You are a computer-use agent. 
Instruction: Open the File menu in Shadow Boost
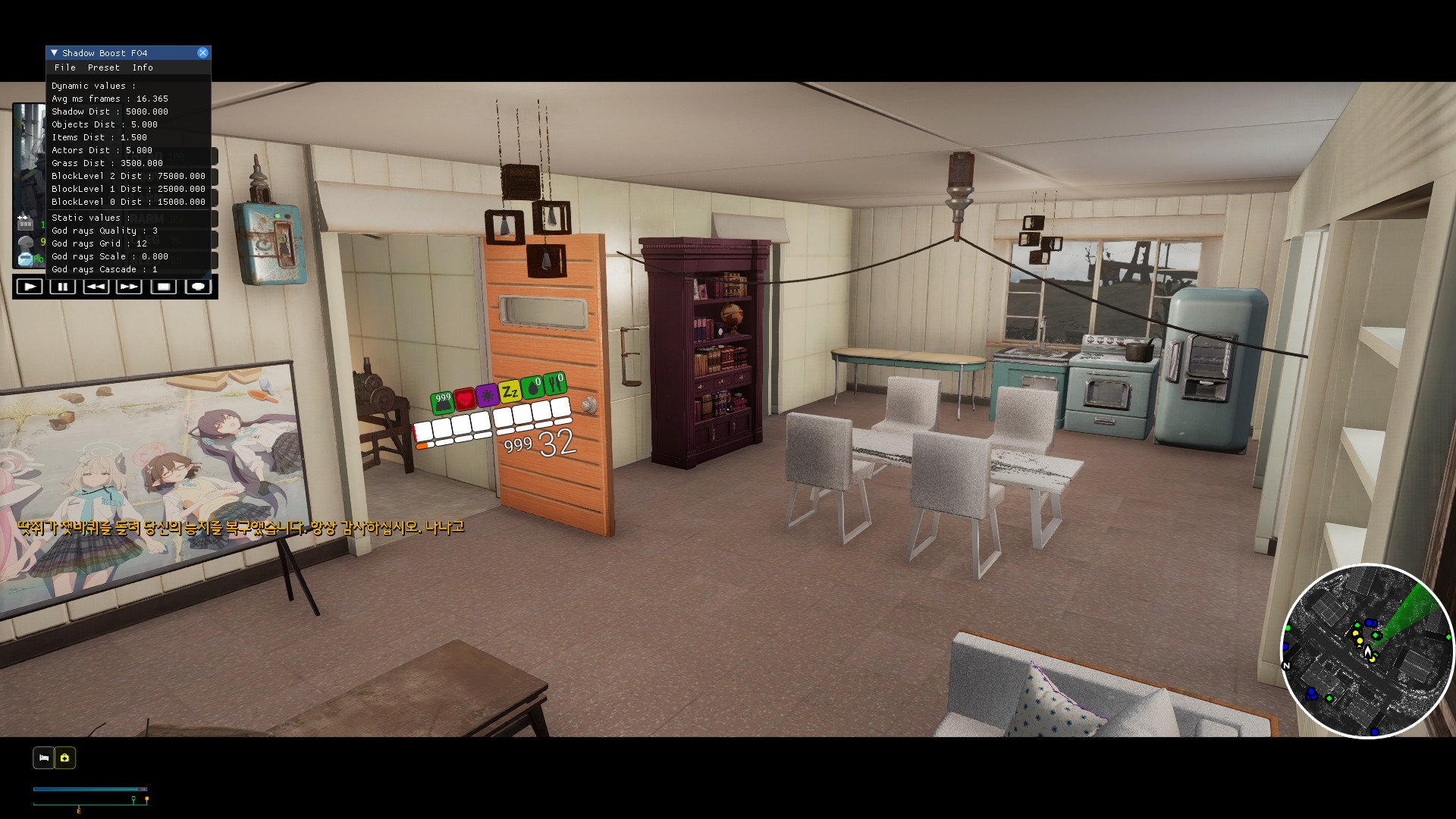click(x=65, y=67)
